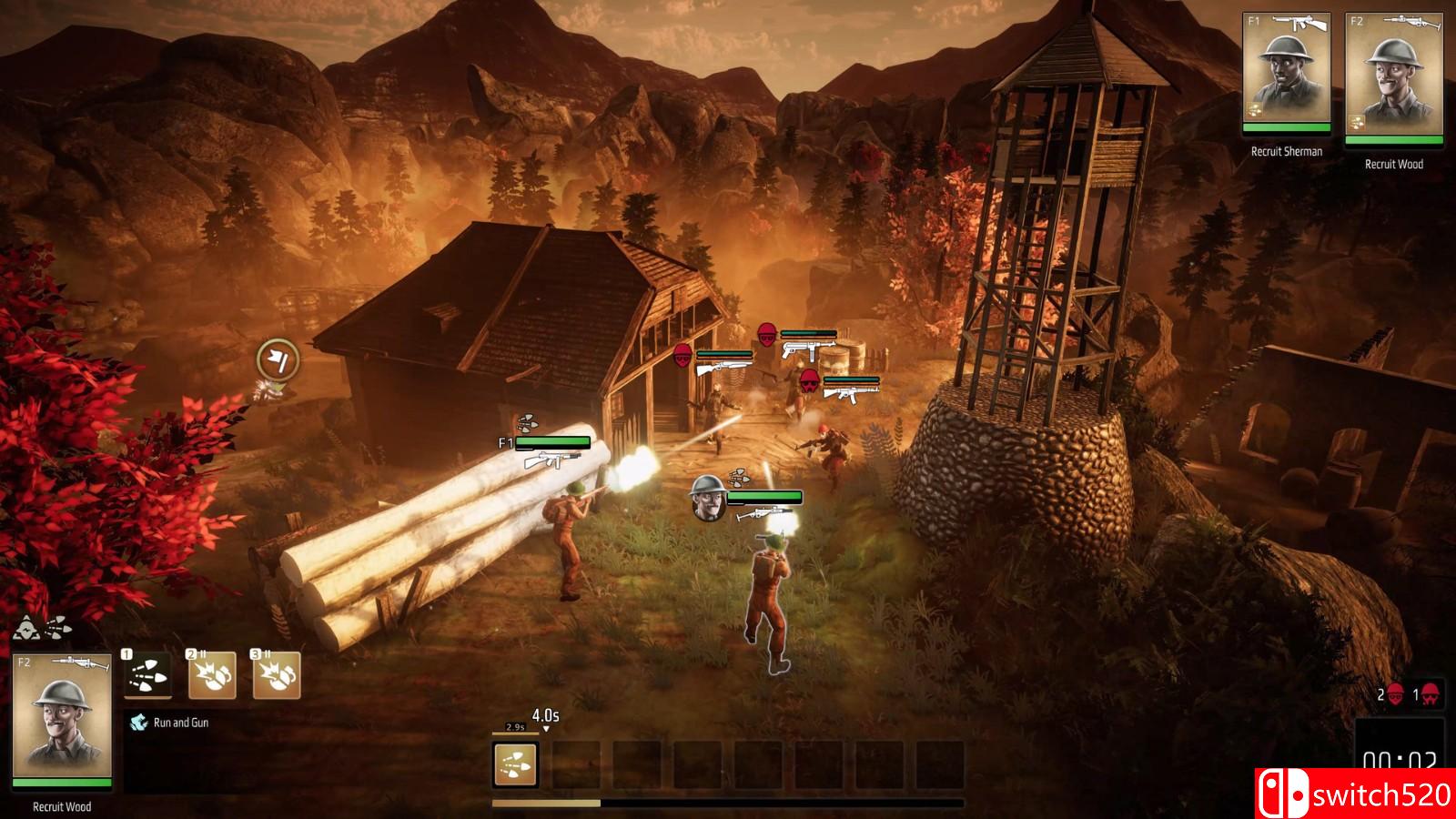Activate the Run and Gun ability numbered 1
Viewport: 1456px width, 819px height.
pos(147,675)
